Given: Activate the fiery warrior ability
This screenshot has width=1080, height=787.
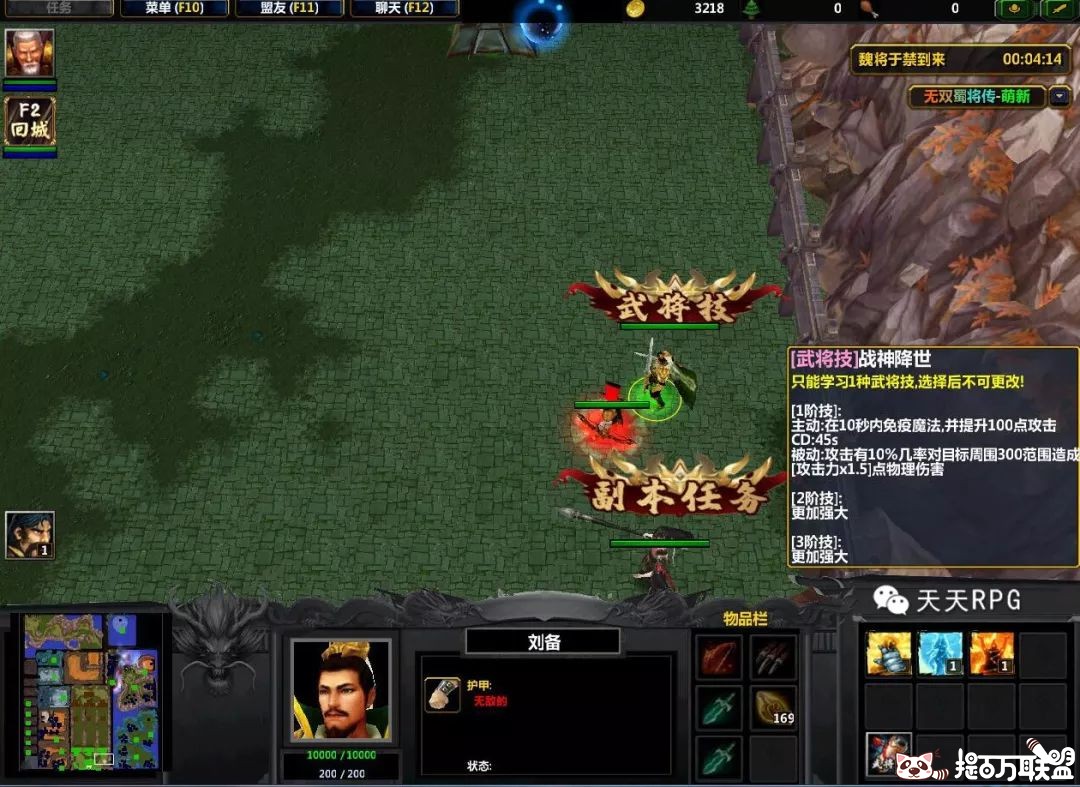Looking at the screenshot, I should pyautogui.click(x=992, y=653).
